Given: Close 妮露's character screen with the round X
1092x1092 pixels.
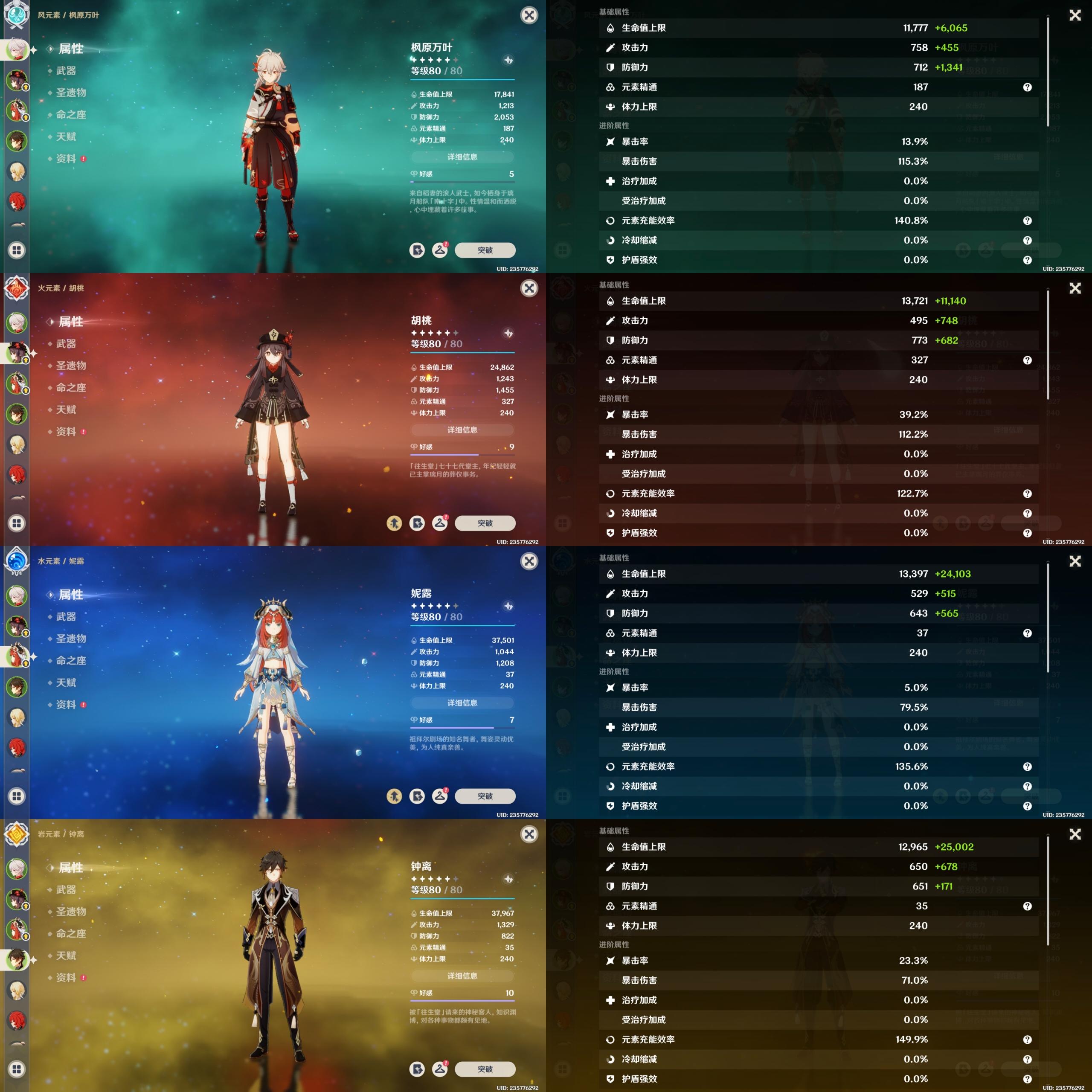Looking at the screenshot, I should pos(529,561).
